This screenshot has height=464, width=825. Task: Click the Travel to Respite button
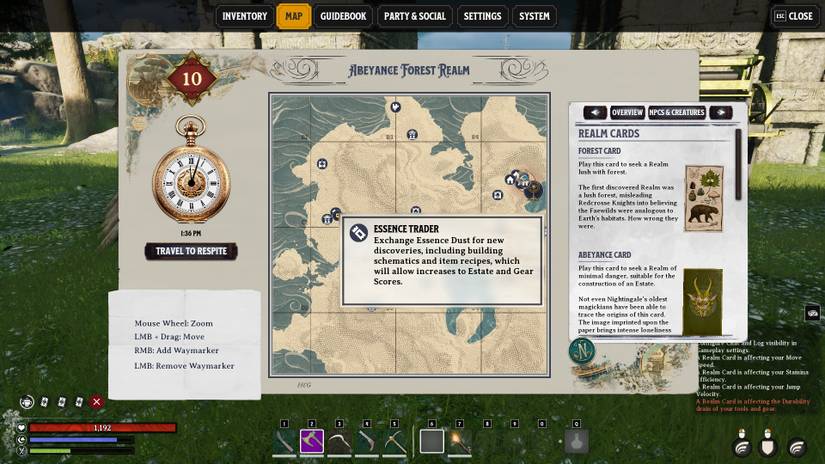coord(191,251)
